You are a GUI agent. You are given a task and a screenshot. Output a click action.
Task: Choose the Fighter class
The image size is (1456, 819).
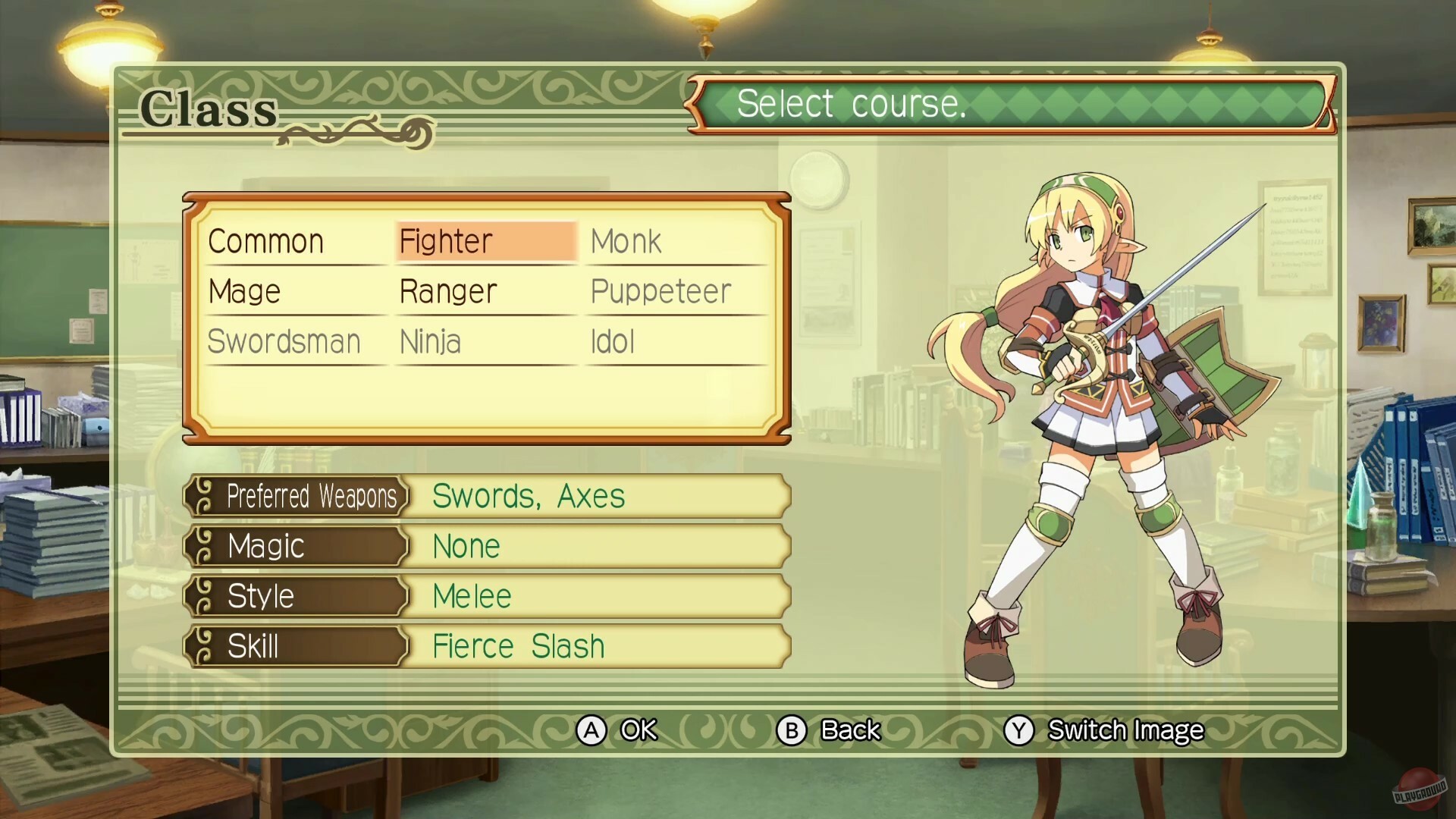[x=447, y=242]
